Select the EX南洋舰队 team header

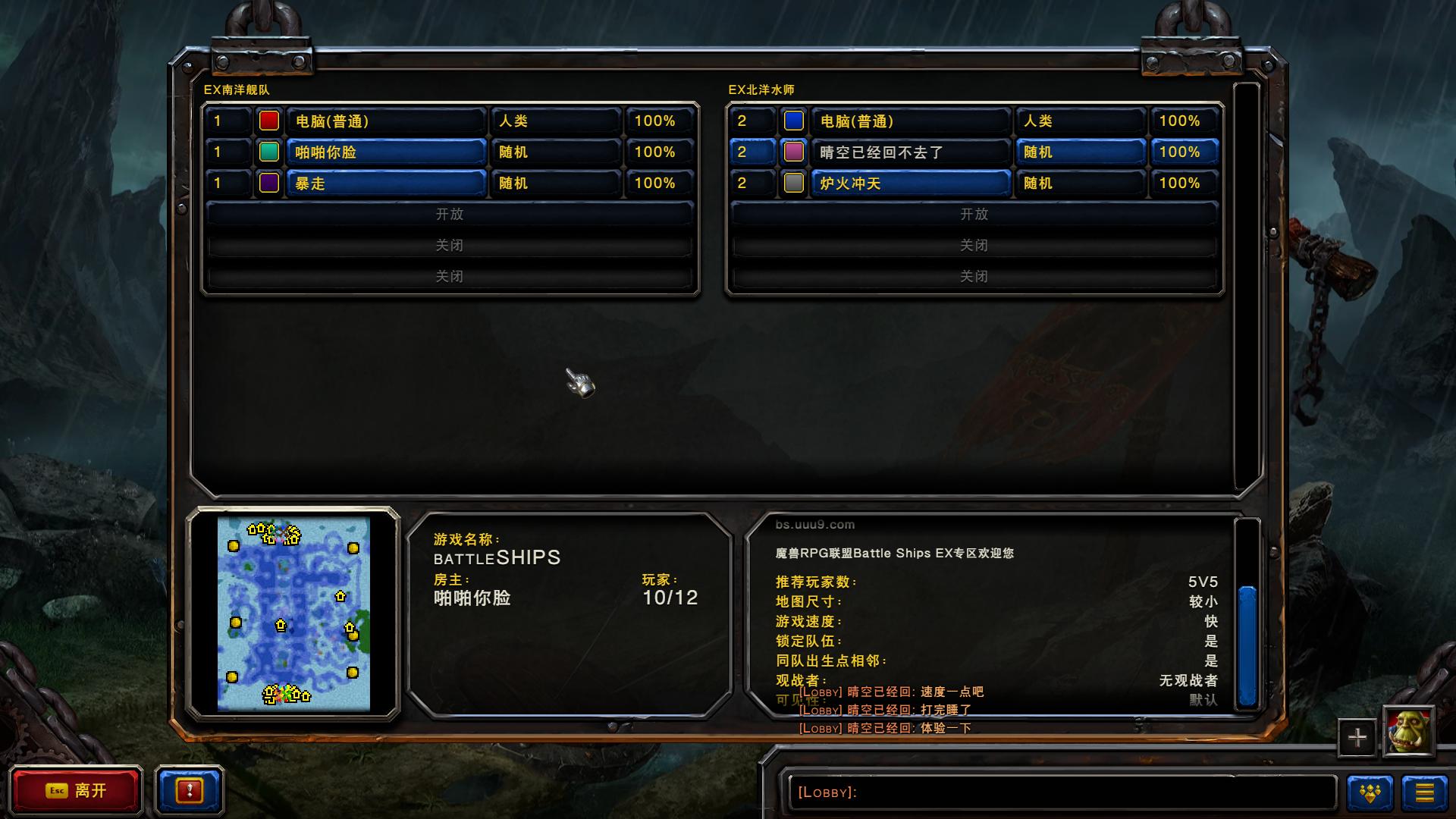[x=237, y=89]
